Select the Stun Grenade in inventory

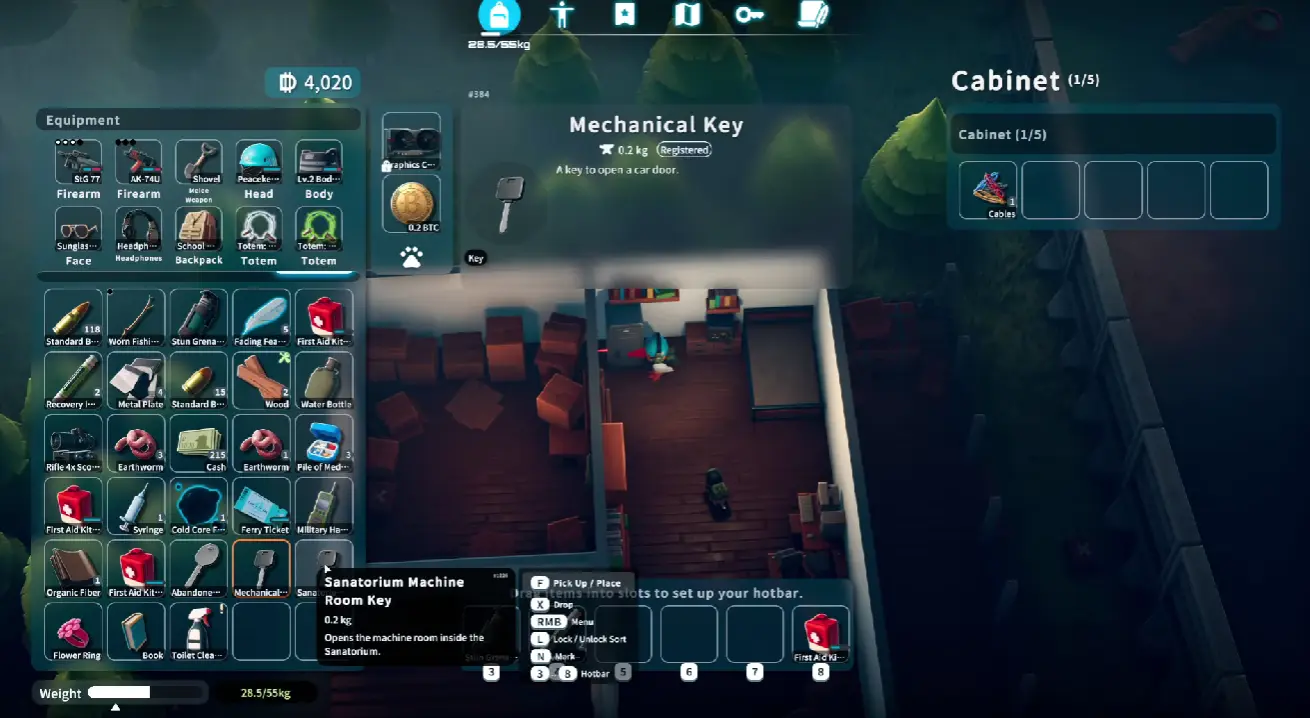[x=198, y=316]
